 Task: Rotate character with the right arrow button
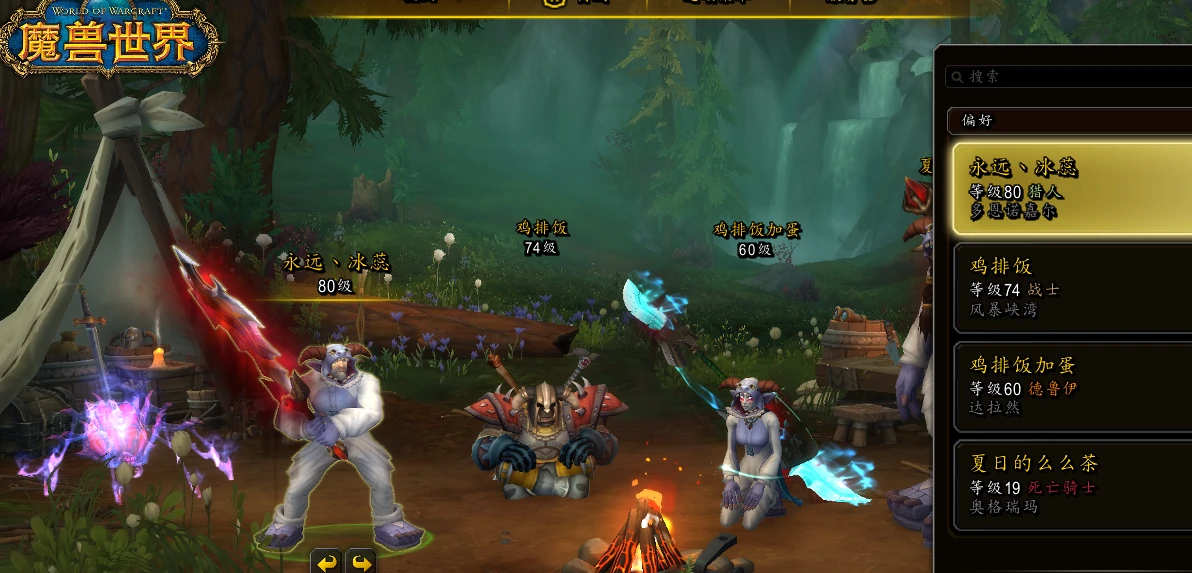[x=361, y=562]
